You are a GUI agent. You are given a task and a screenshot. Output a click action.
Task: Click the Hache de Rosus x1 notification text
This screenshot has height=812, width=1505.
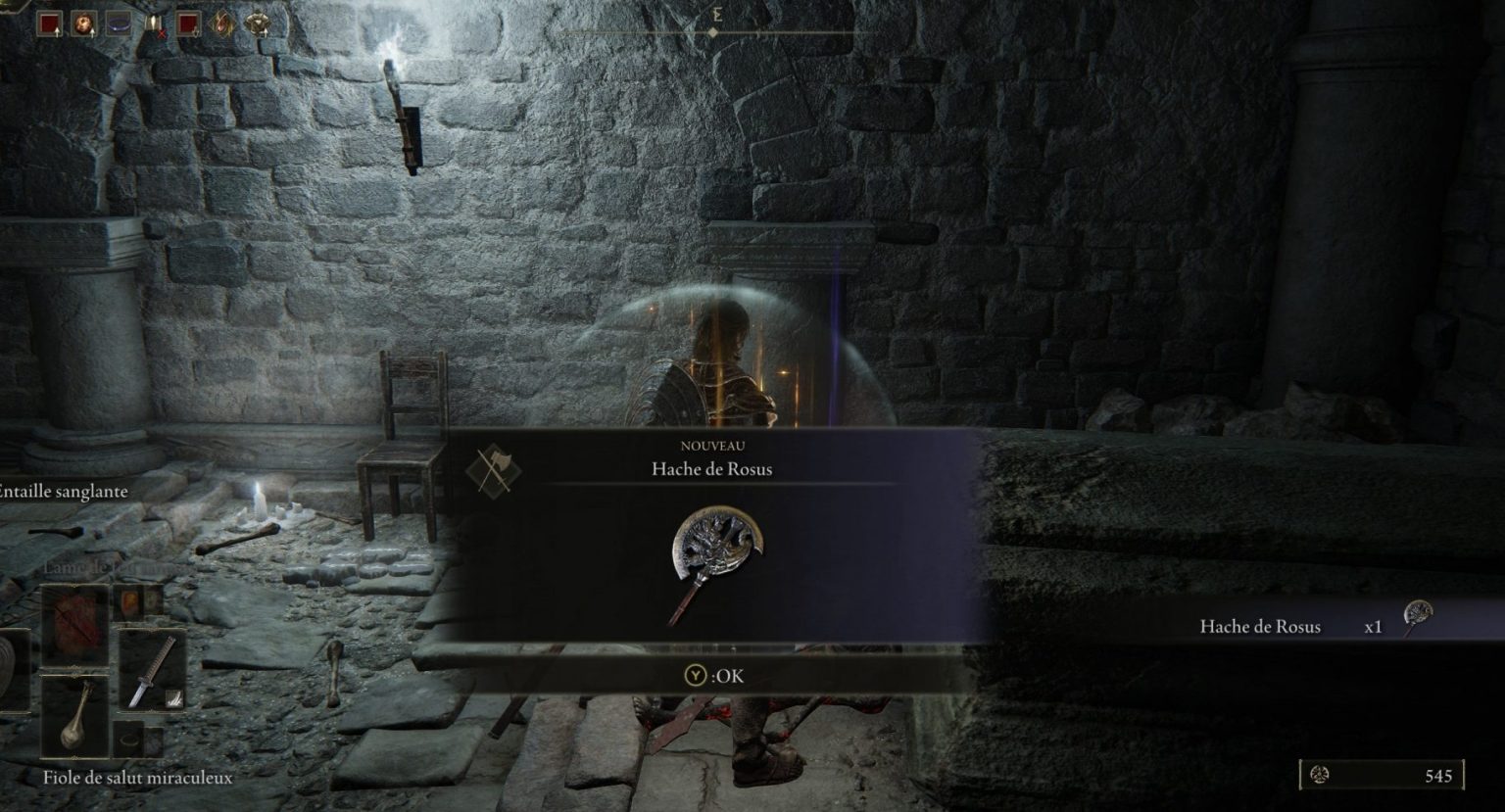click(1262, 626)
